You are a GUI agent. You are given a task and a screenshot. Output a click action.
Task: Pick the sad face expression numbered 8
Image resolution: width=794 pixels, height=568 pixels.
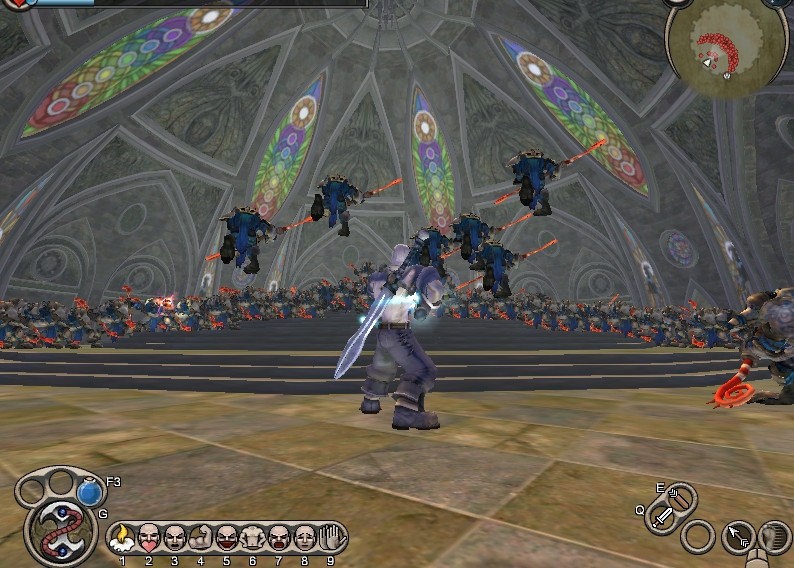(304, 539)
